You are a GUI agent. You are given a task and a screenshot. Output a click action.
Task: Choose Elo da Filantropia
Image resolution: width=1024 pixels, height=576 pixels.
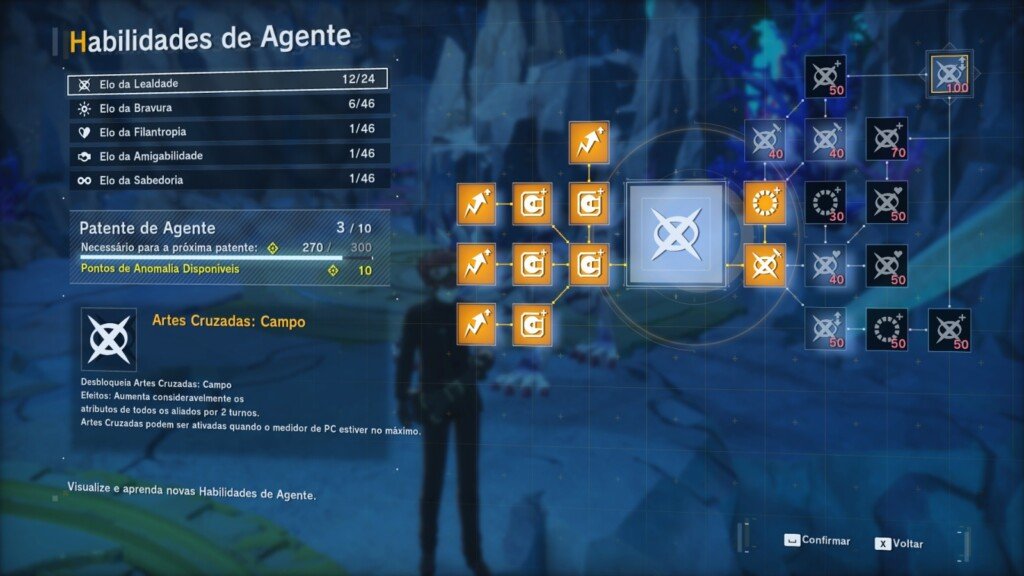tap(227, 132)
